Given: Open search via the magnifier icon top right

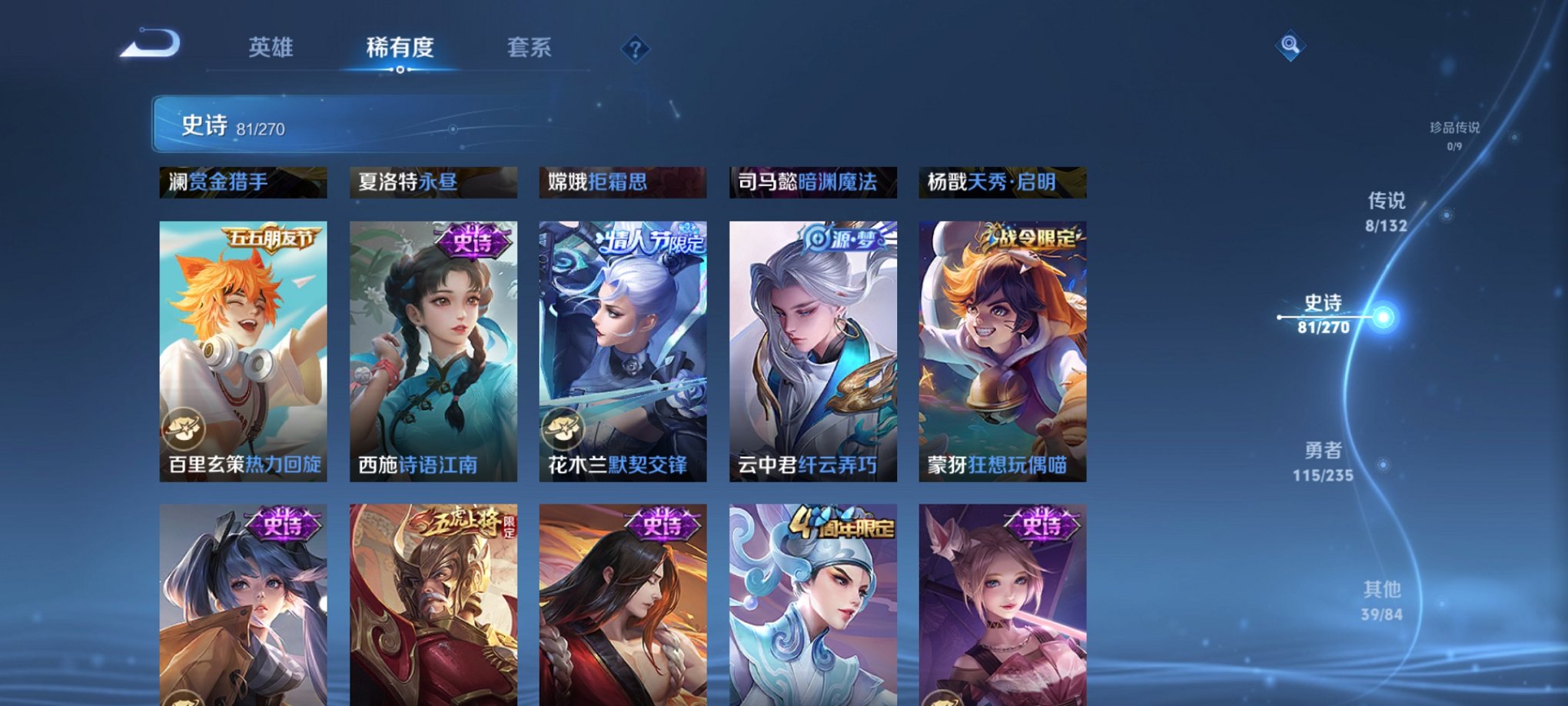Looking at the screenshot, I should click(x=1291, y=44).
